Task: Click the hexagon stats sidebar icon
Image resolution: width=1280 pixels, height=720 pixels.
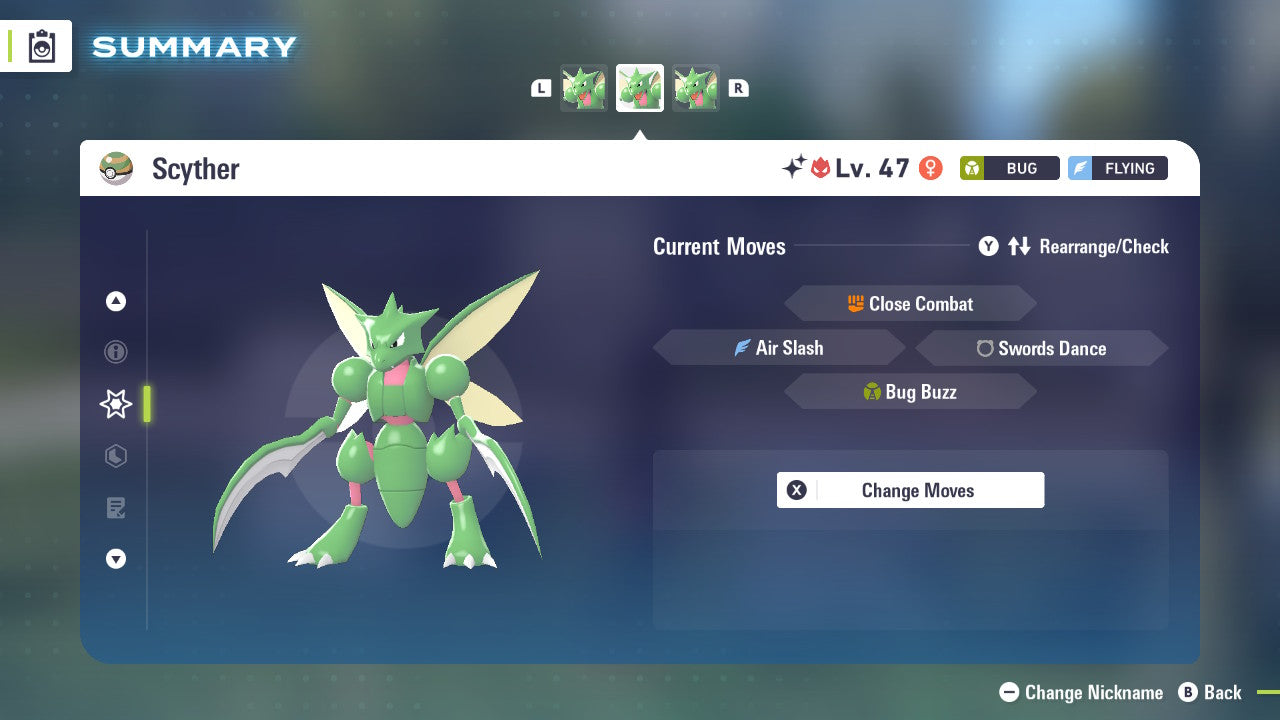Action: [115, 456]
